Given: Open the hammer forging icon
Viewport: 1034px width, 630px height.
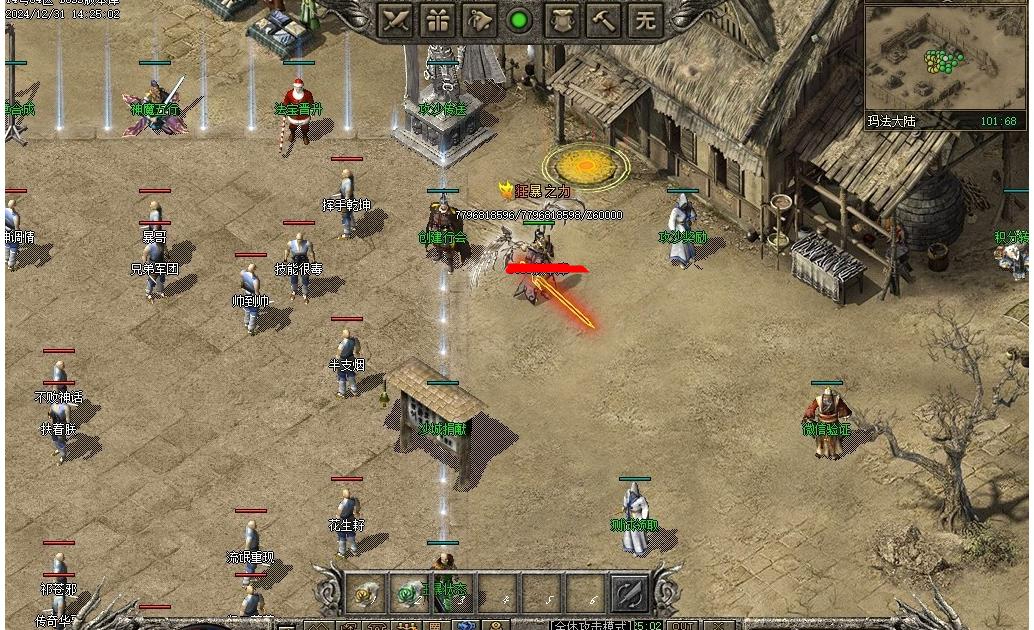Looking at the screenshot, I should (604, 19).
